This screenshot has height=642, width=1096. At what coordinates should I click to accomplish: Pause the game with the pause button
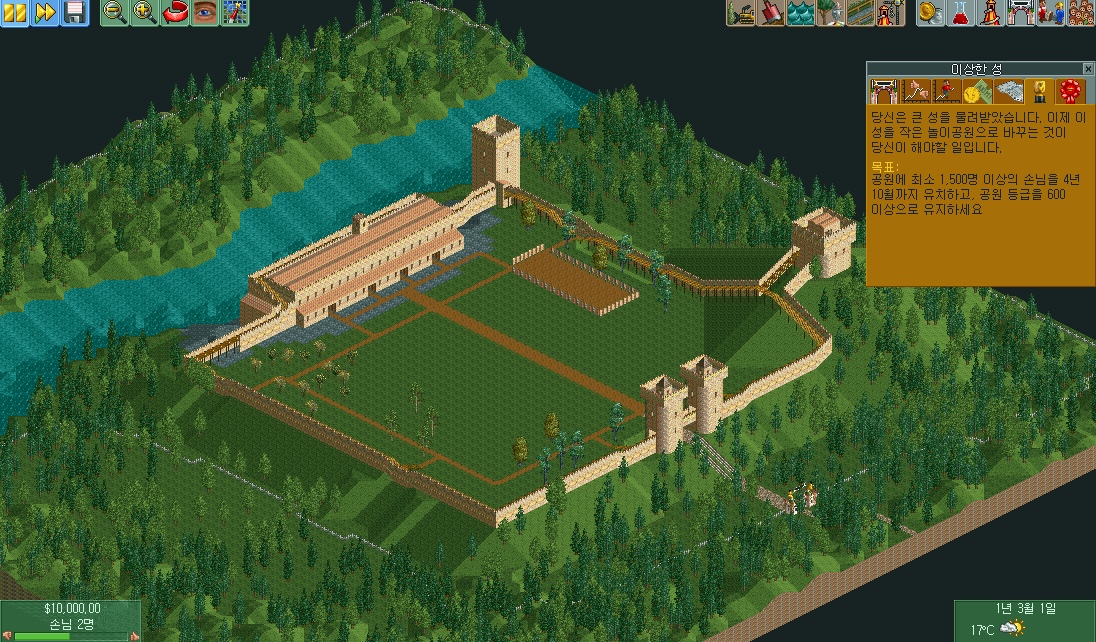(x=14, y=13)
